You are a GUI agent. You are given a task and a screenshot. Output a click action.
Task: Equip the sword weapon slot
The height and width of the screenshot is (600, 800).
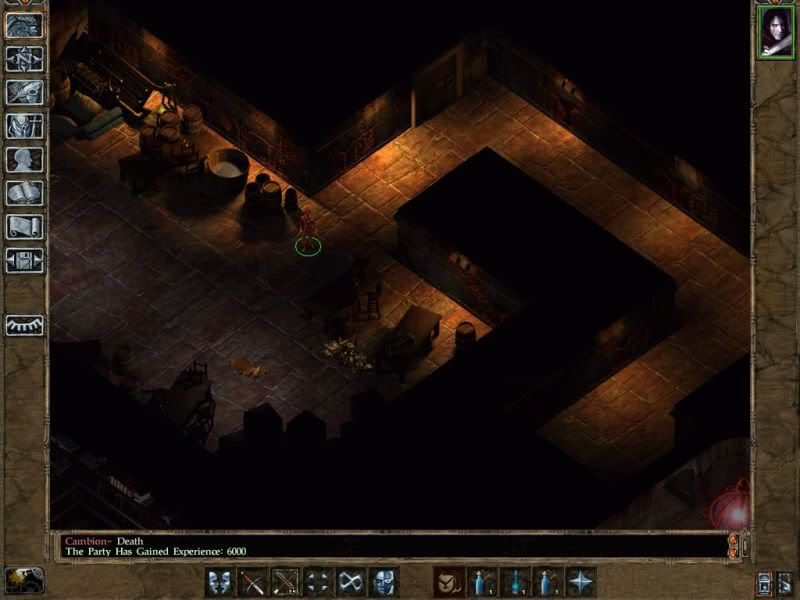point(253,581)
